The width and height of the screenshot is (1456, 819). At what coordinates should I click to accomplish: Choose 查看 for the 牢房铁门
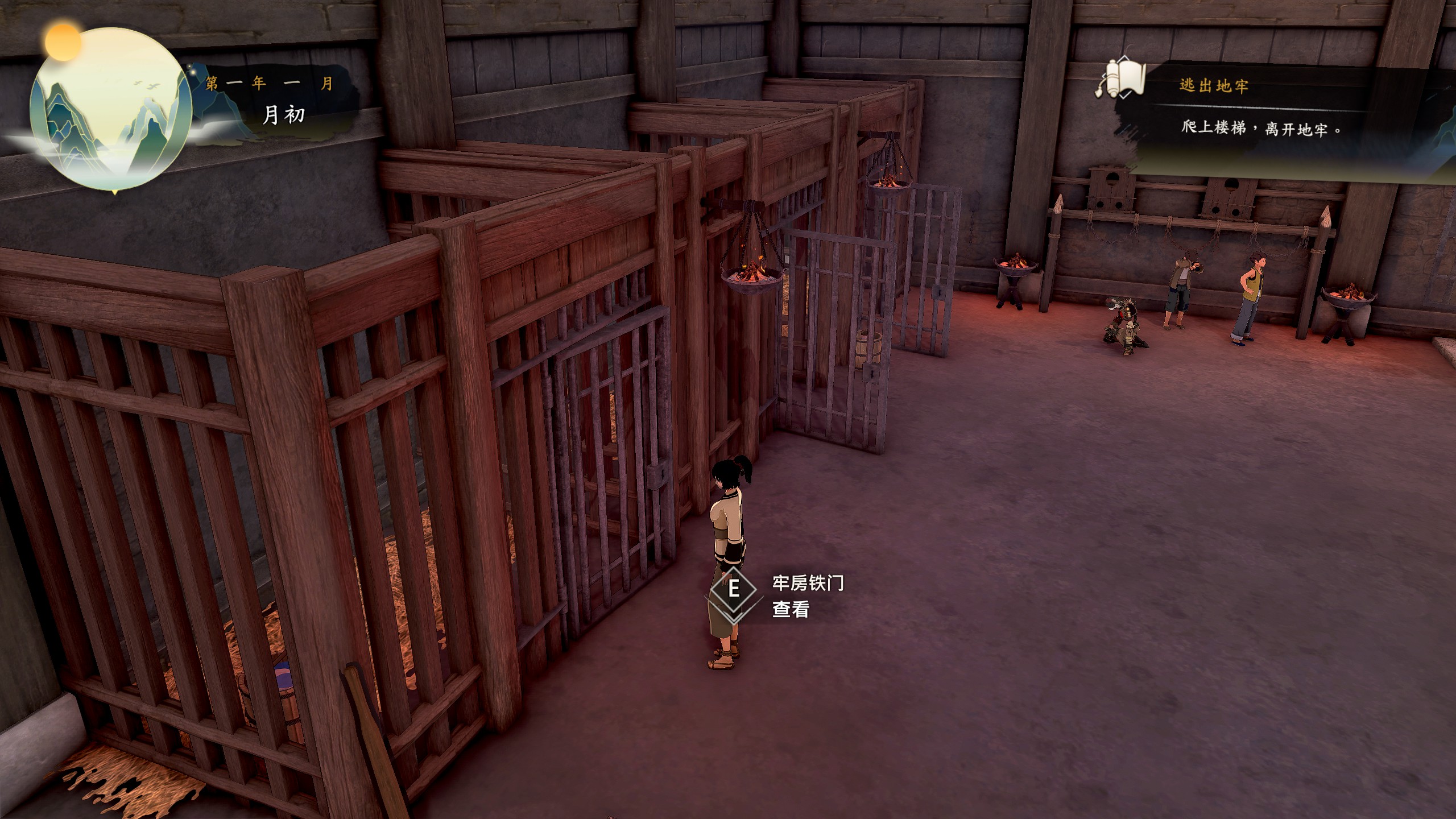(790, 610)
